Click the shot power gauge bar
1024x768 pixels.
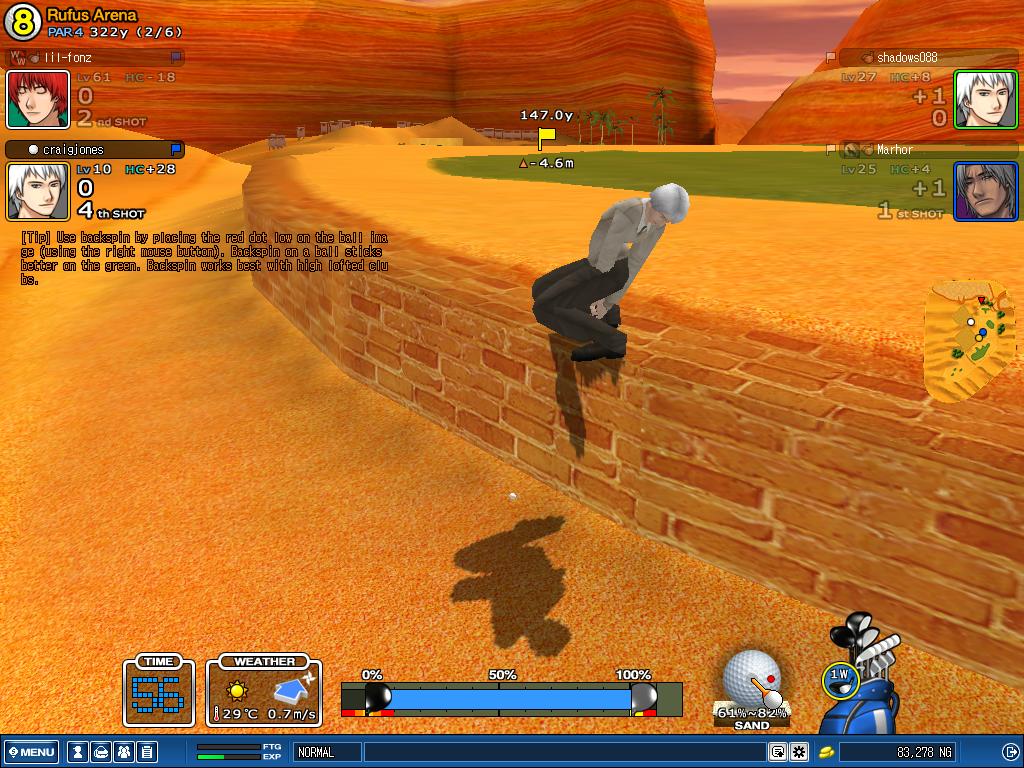511,698
